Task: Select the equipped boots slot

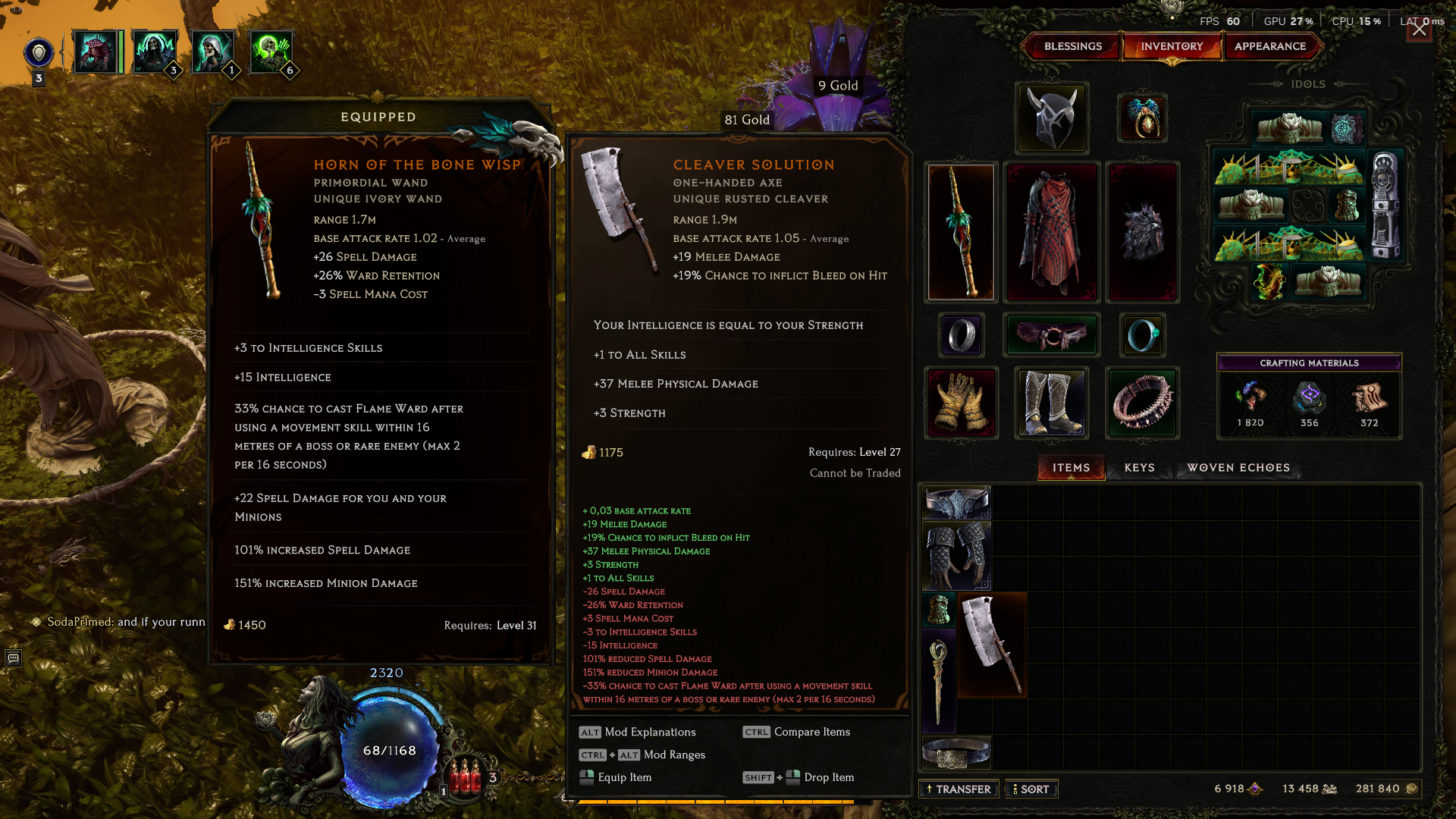Action: [x=1052, y=403]
